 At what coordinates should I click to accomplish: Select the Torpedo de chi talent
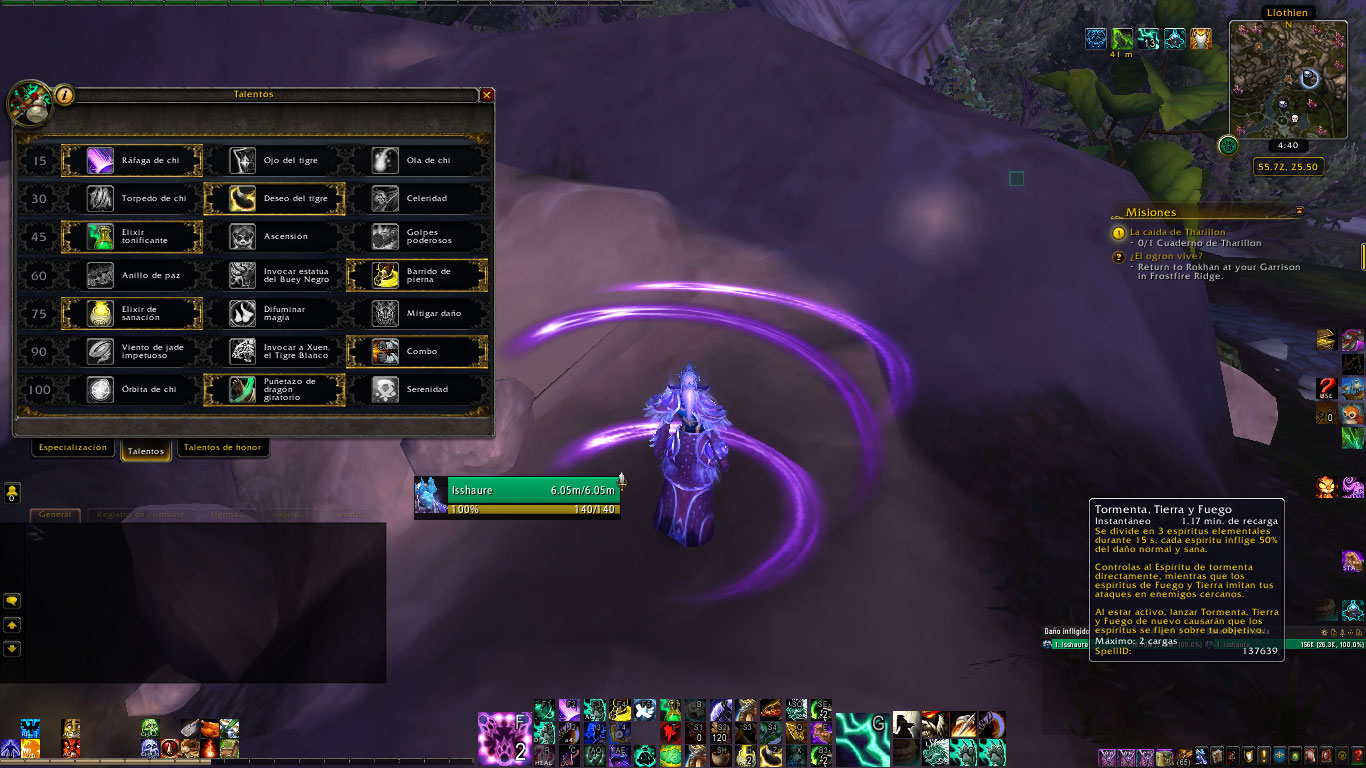click(132, 198)
